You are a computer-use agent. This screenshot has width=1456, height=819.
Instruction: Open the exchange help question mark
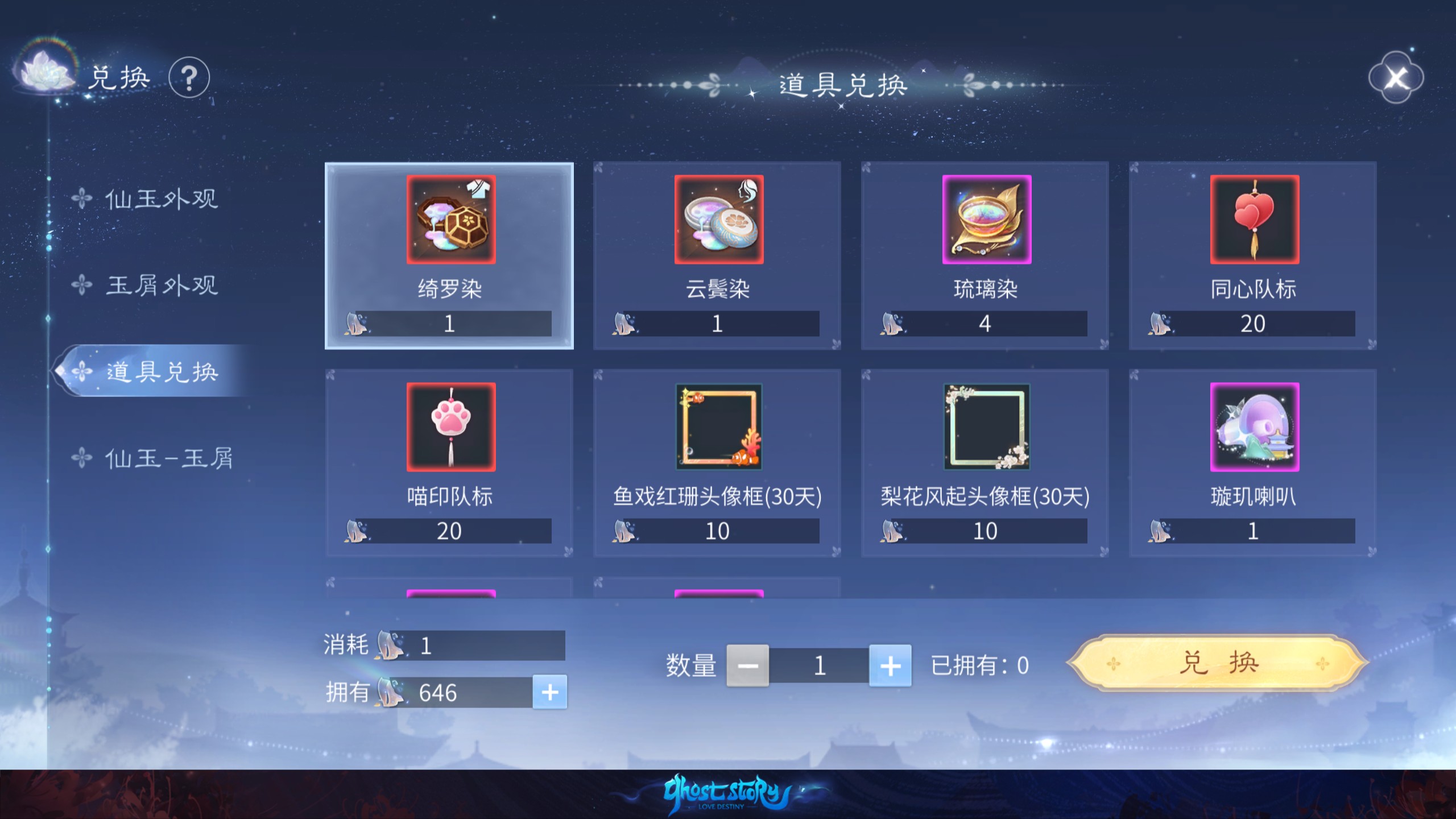click(189, 78)
